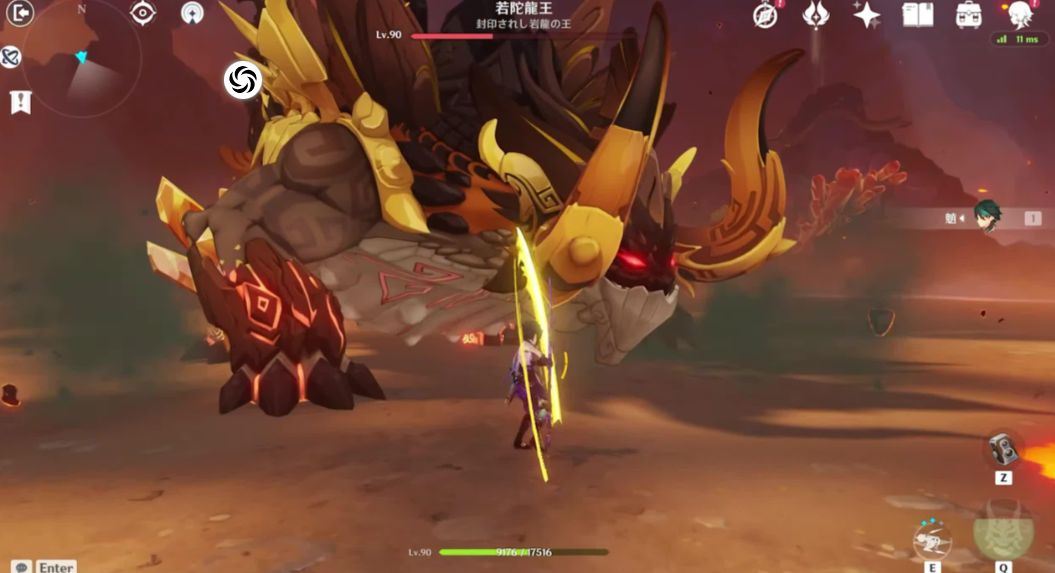Use the camera gadget icon
Screen dimensions: 1055x573
click(x=1003, y=450)
